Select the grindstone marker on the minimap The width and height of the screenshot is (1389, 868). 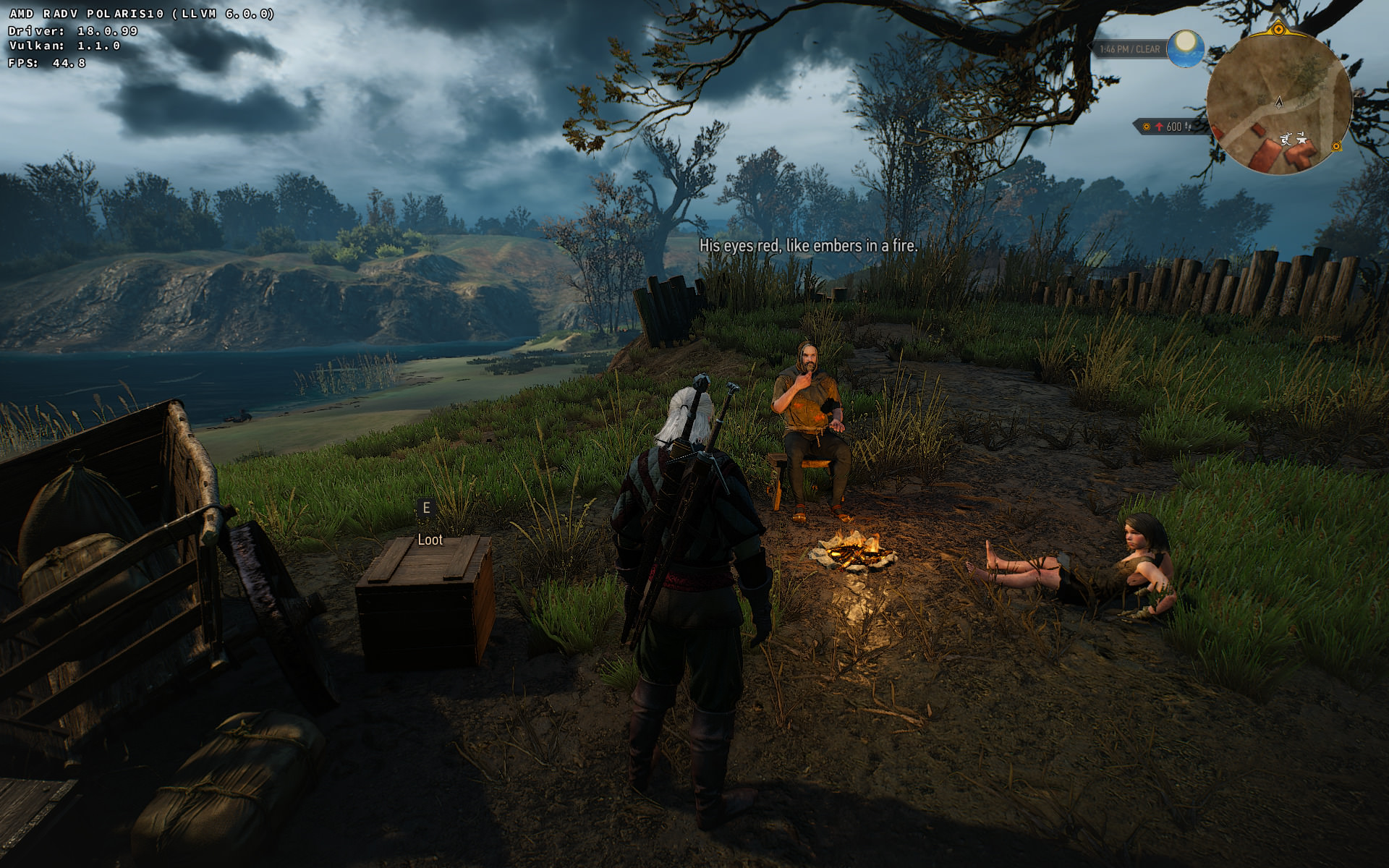click(1286, 139)
